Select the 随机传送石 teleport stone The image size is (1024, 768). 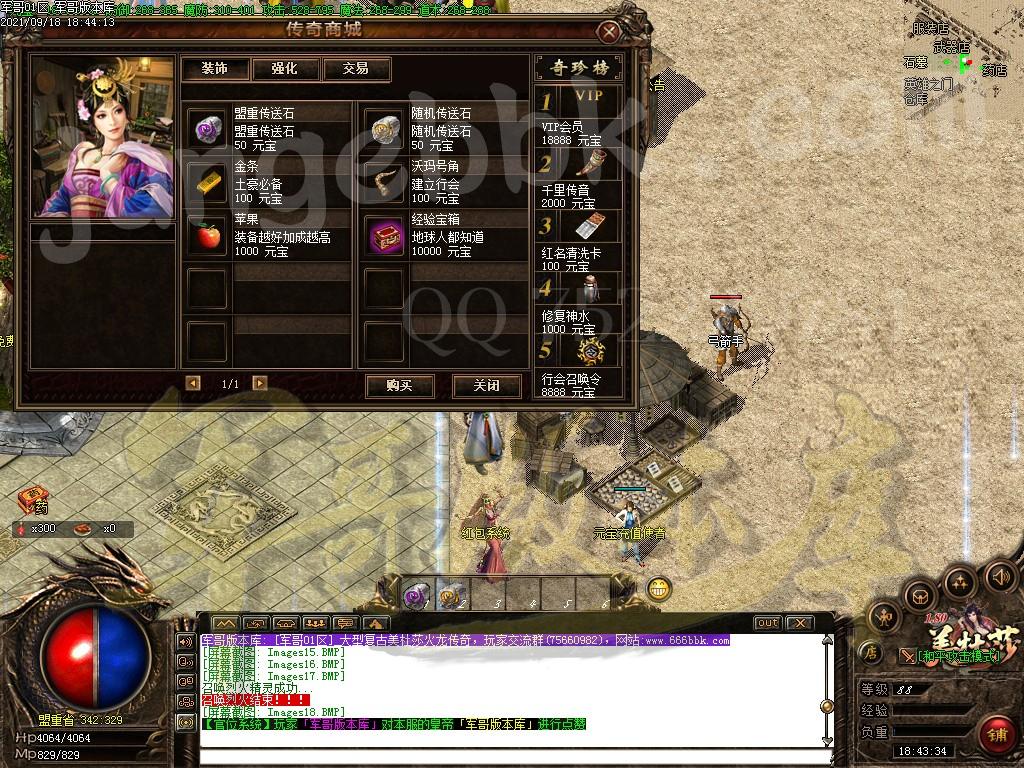pos(384,129)
